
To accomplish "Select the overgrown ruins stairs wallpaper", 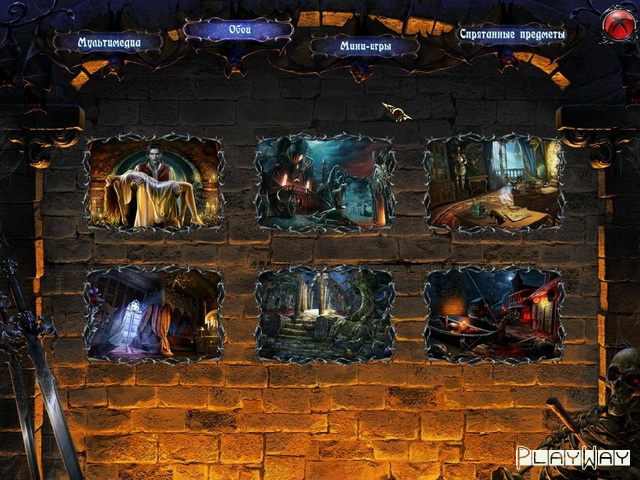I will (325, 314).
